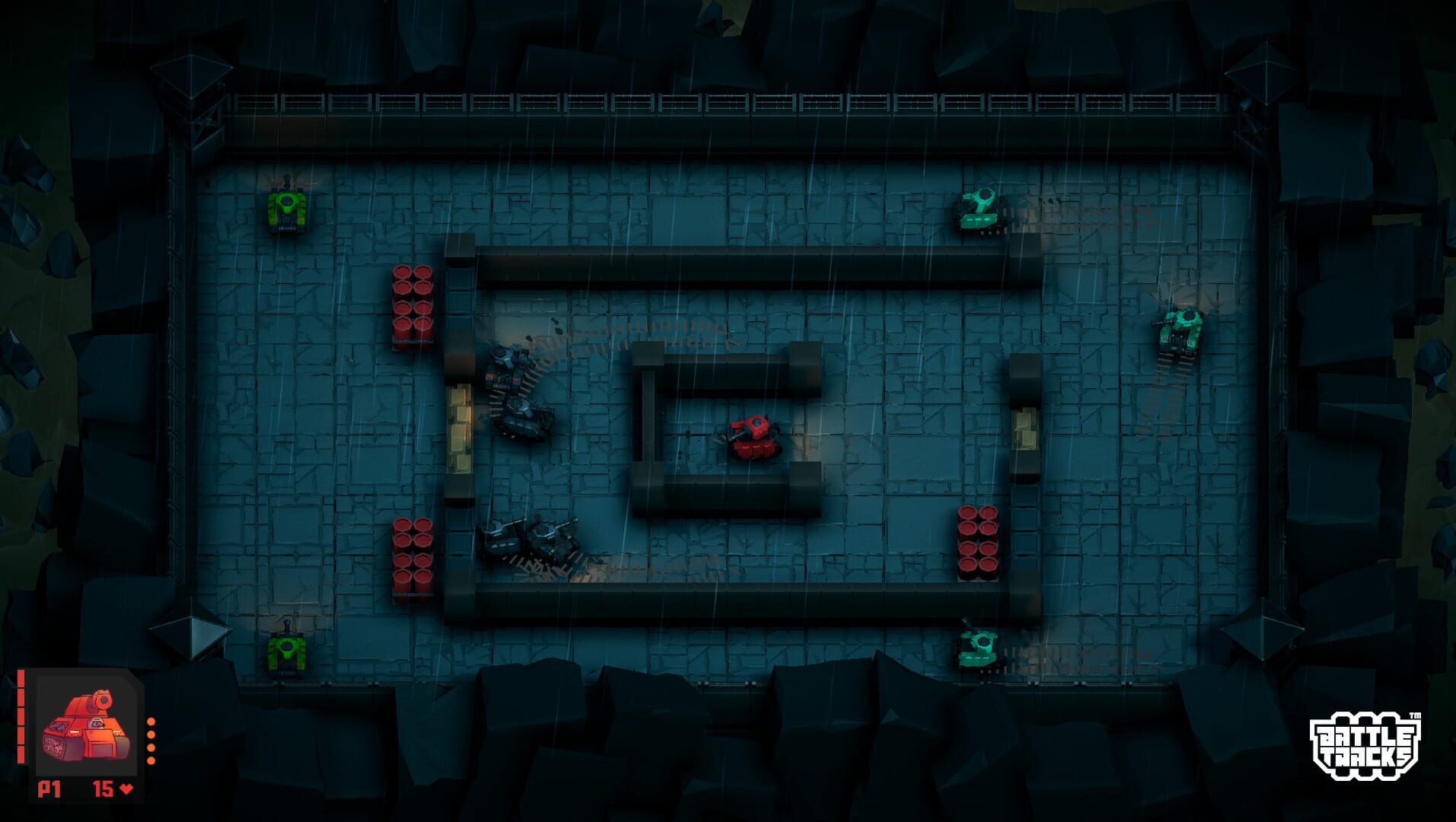Select the green tank in the top-left corner
The height and width of the screenshot is (822, 1456).
point(288,207)
